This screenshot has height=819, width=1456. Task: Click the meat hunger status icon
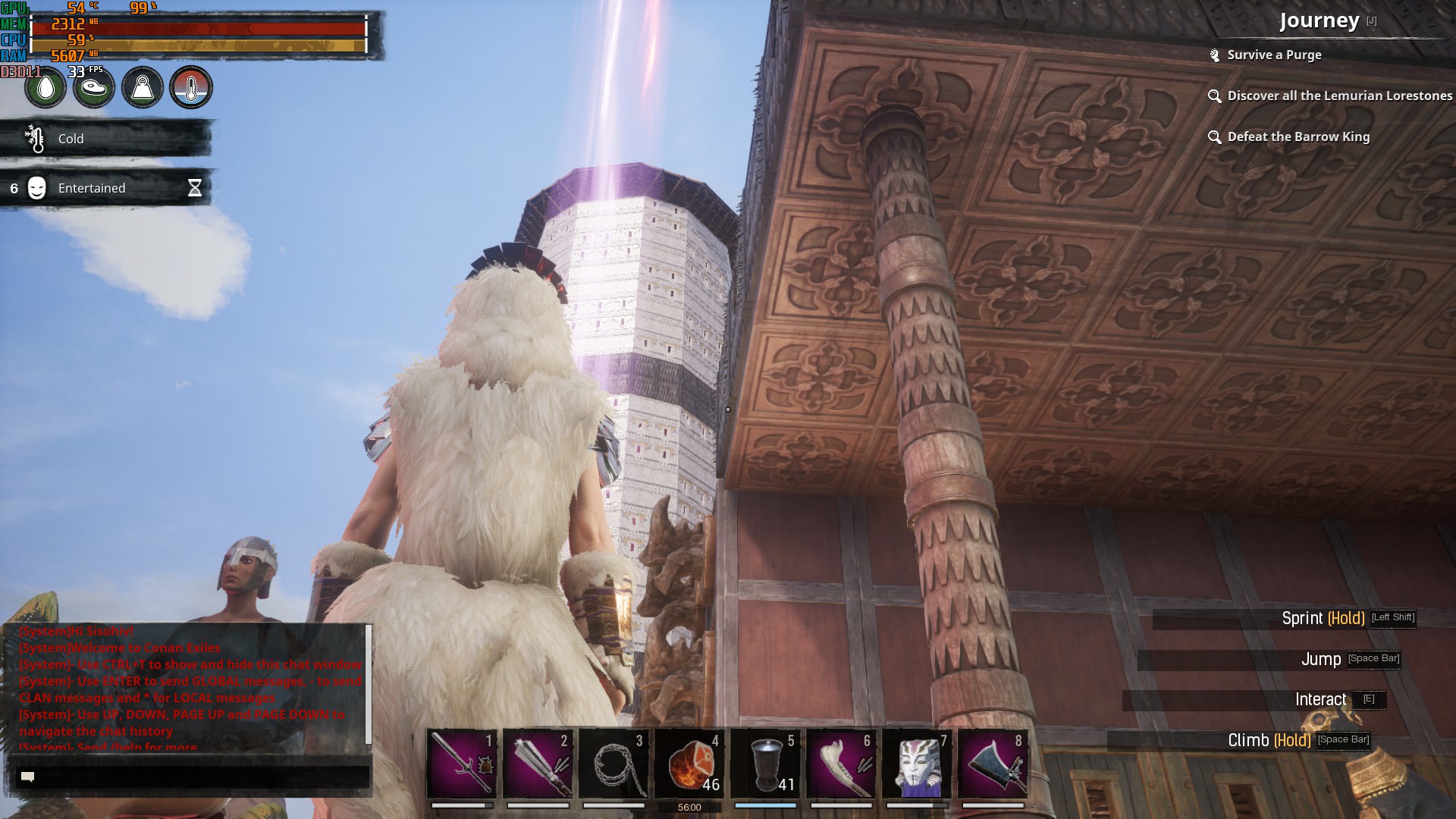94,88
